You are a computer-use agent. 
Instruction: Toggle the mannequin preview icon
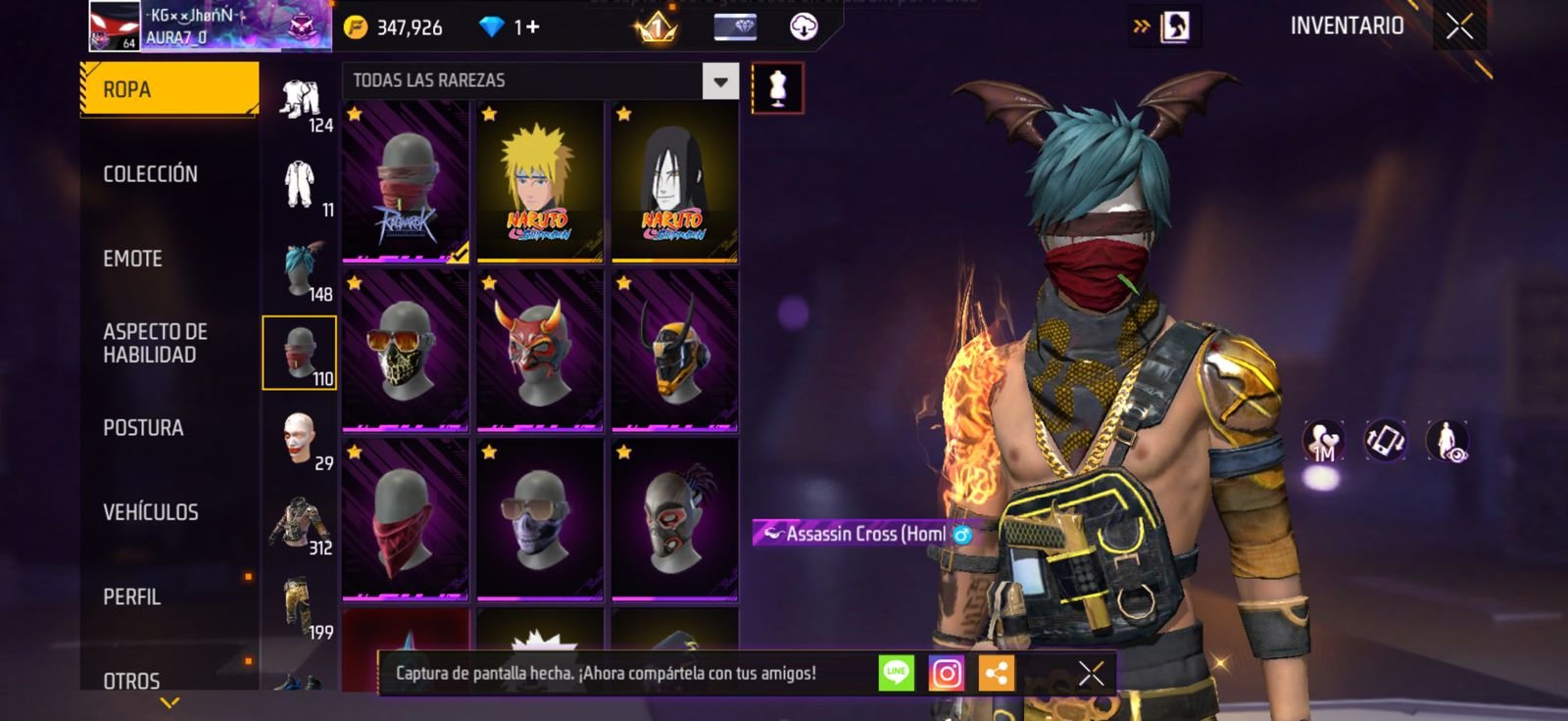777,88
